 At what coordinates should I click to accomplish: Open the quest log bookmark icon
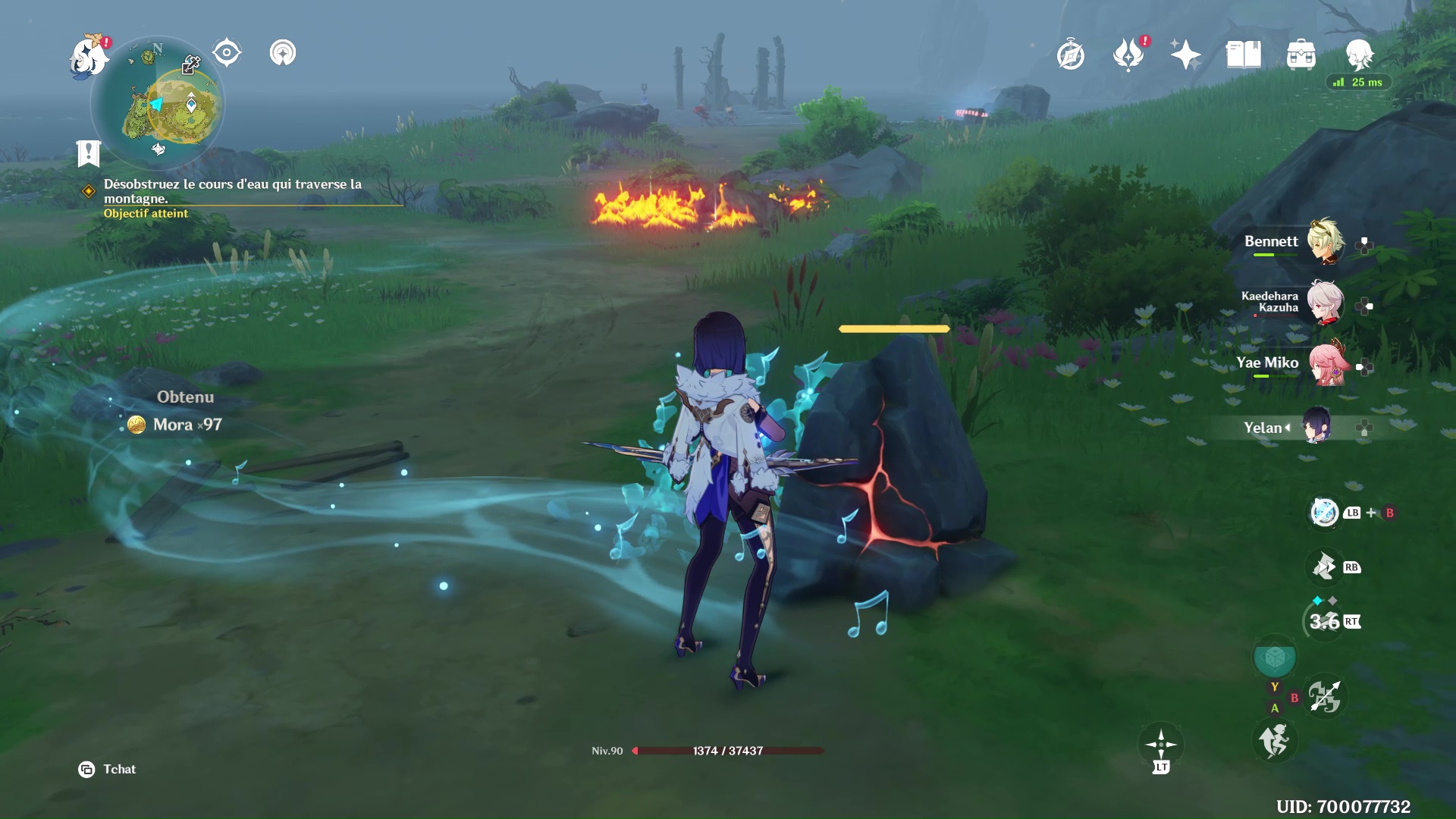[x=89, y=153]
